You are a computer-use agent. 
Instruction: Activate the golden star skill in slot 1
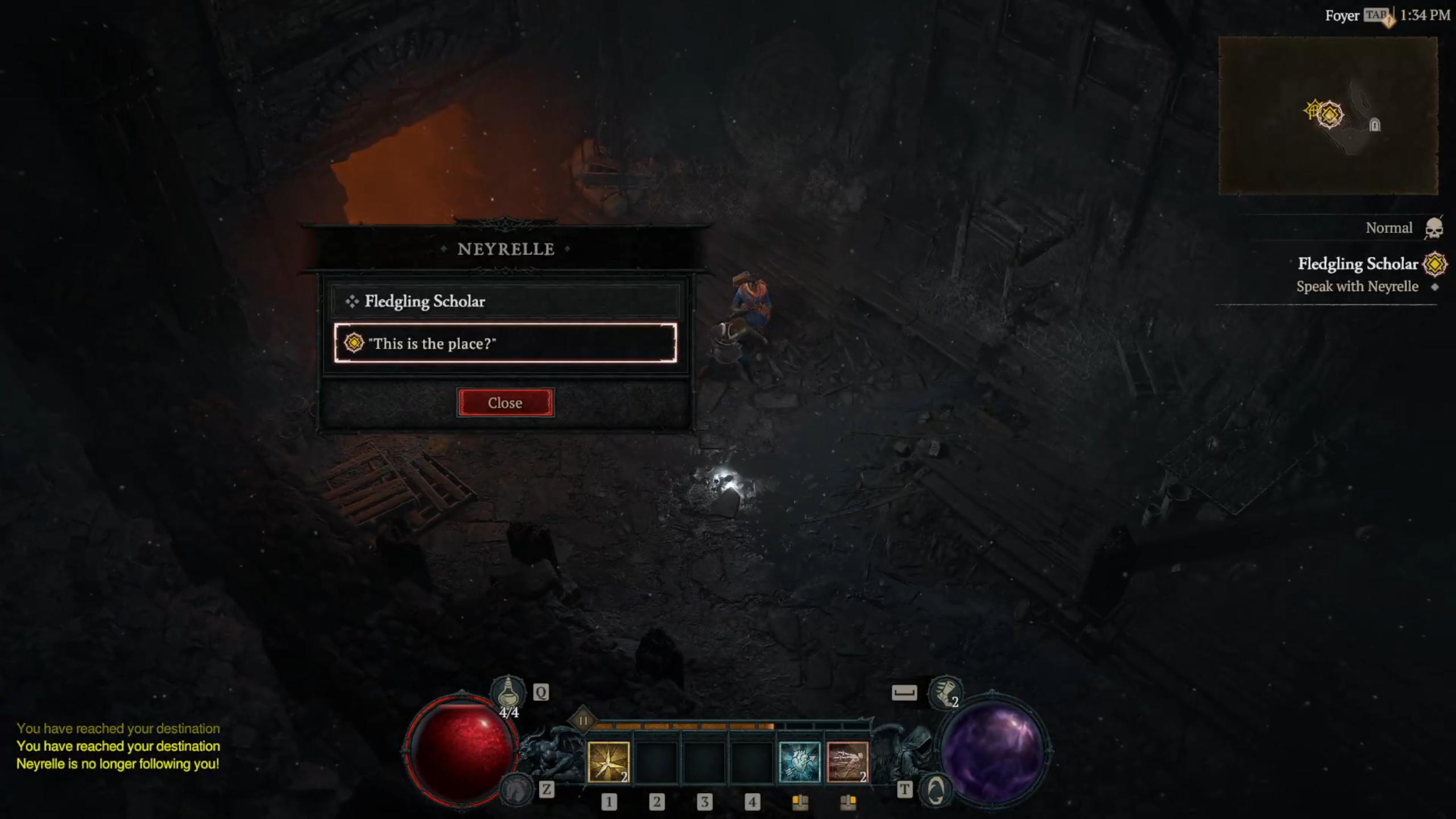coord(608,762)
